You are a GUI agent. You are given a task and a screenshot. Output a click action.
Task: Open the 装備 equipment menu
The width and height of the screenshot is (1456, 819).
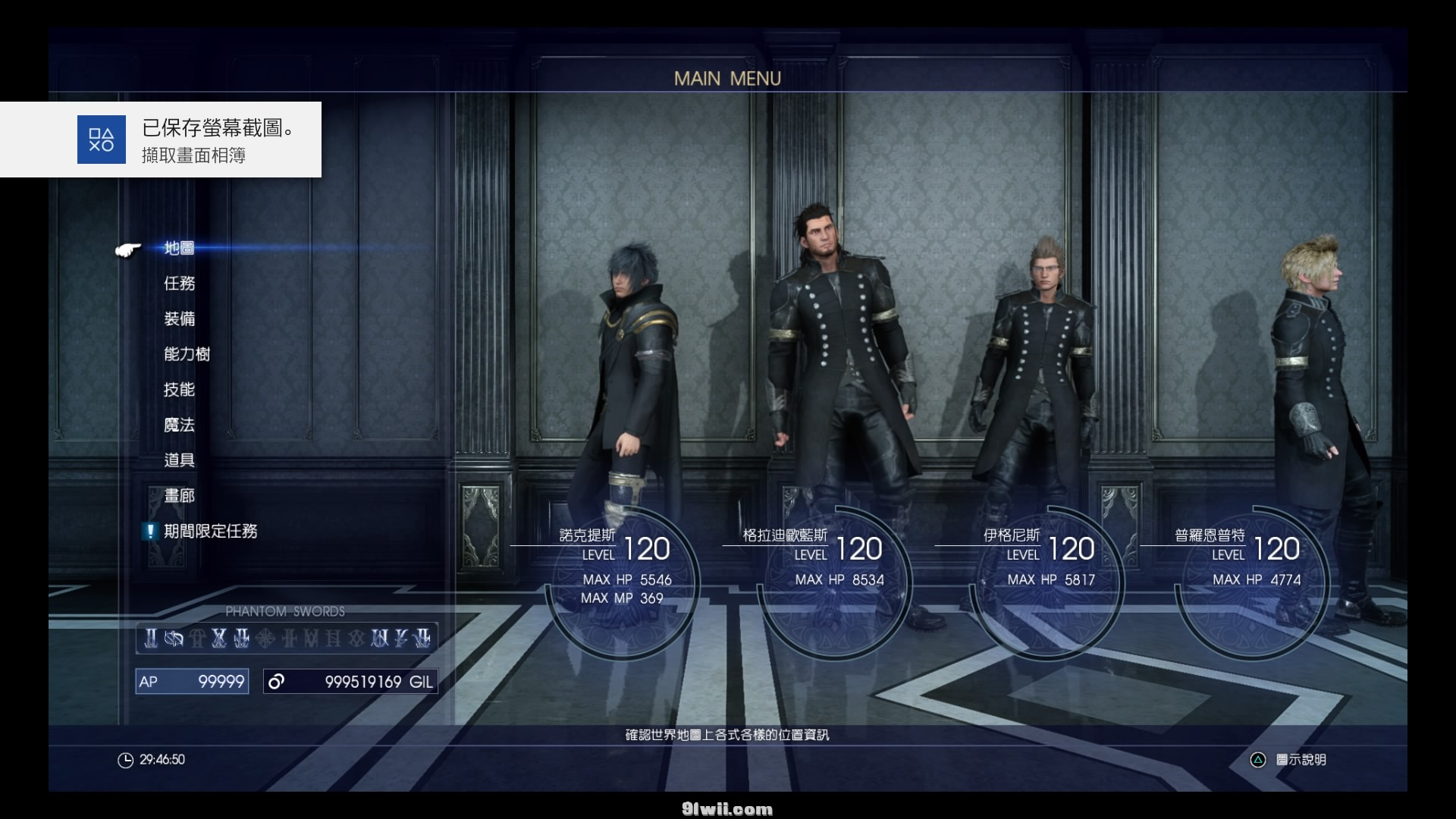180,319
